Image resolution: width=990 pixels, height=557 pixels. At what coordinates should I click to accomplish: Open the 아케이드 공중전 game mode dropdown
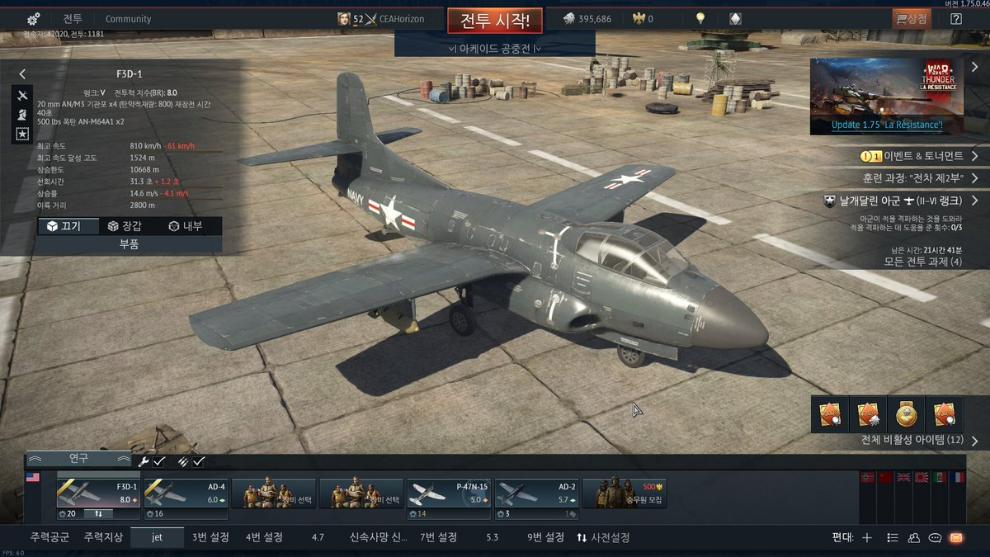494,48
